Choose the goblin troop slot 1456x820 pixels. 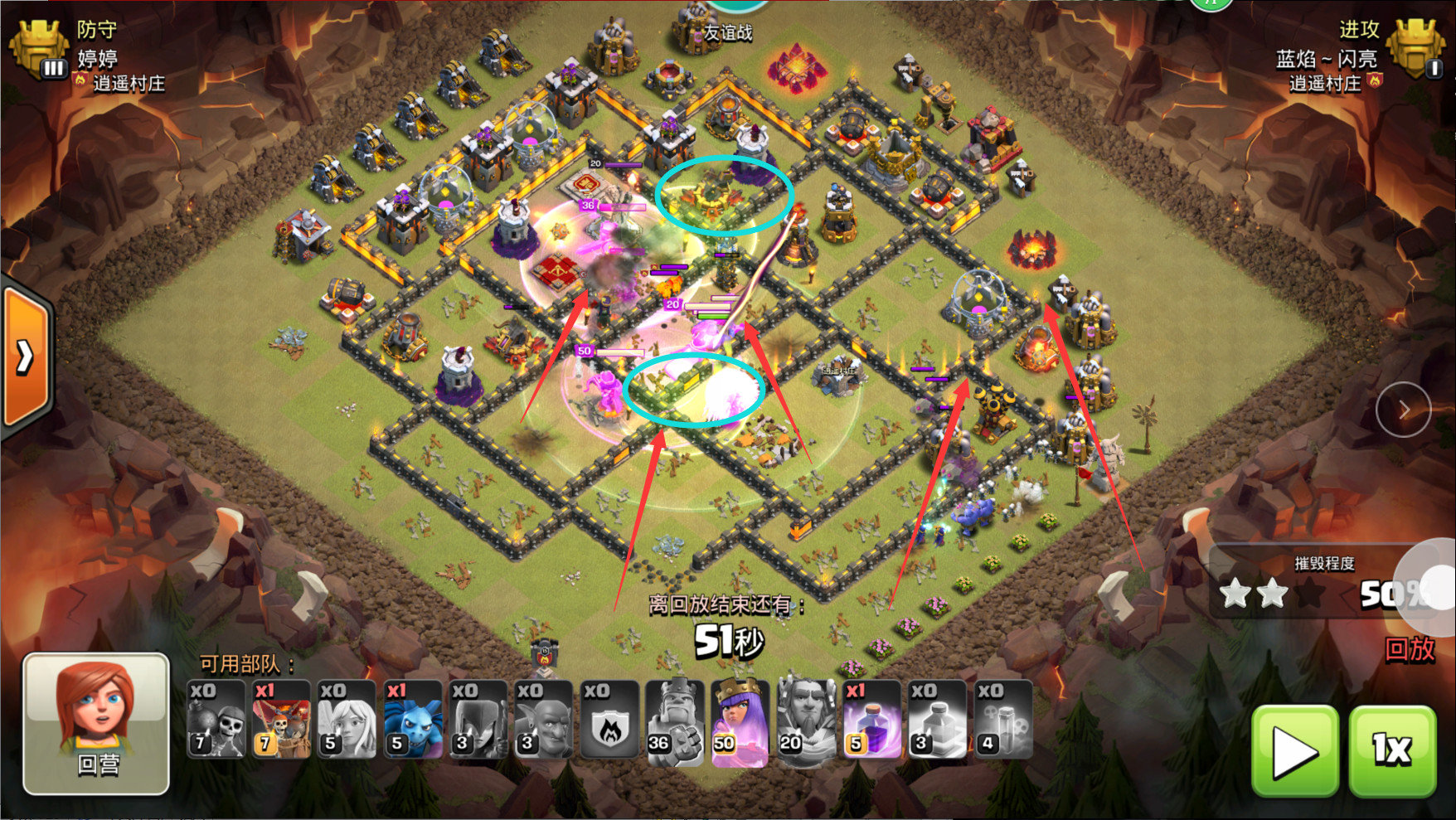click(x=543, y=720)
